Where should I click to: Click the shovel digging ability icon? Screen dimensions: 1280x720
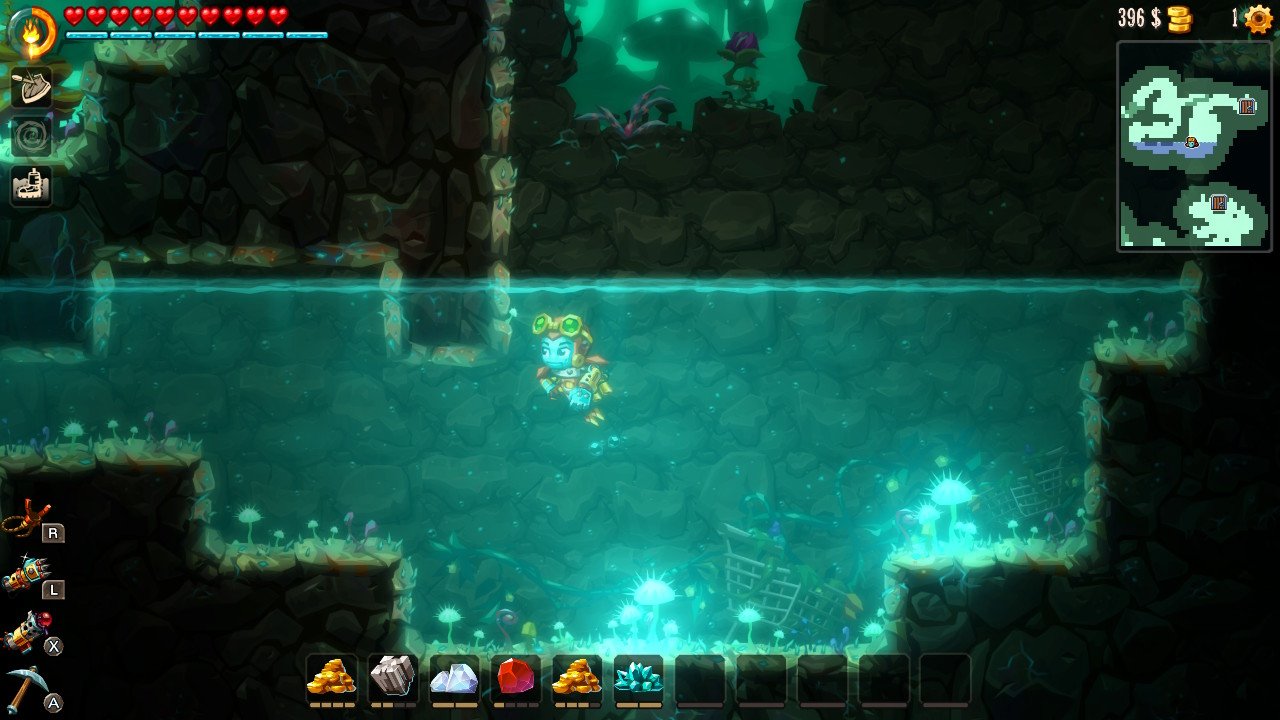(x=31, y=87)
